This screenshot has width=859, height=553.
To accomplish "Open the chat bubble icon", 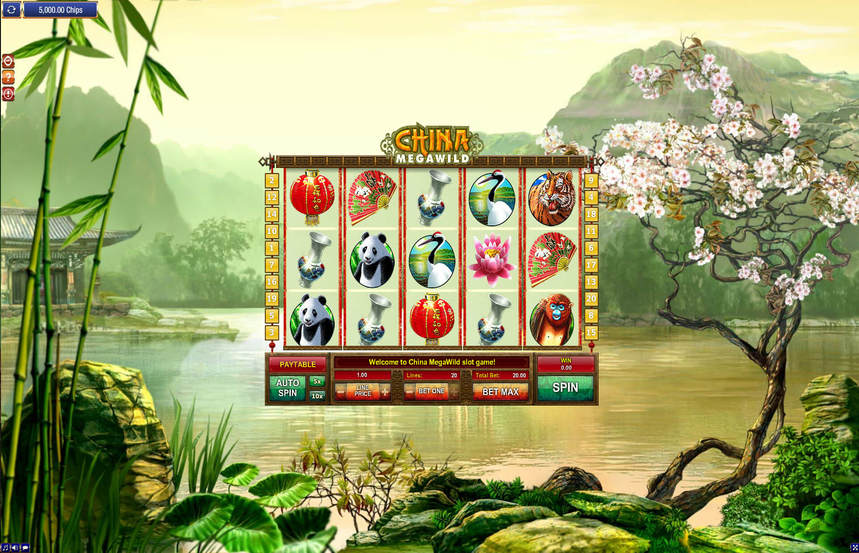I will (x=26, y=548).
